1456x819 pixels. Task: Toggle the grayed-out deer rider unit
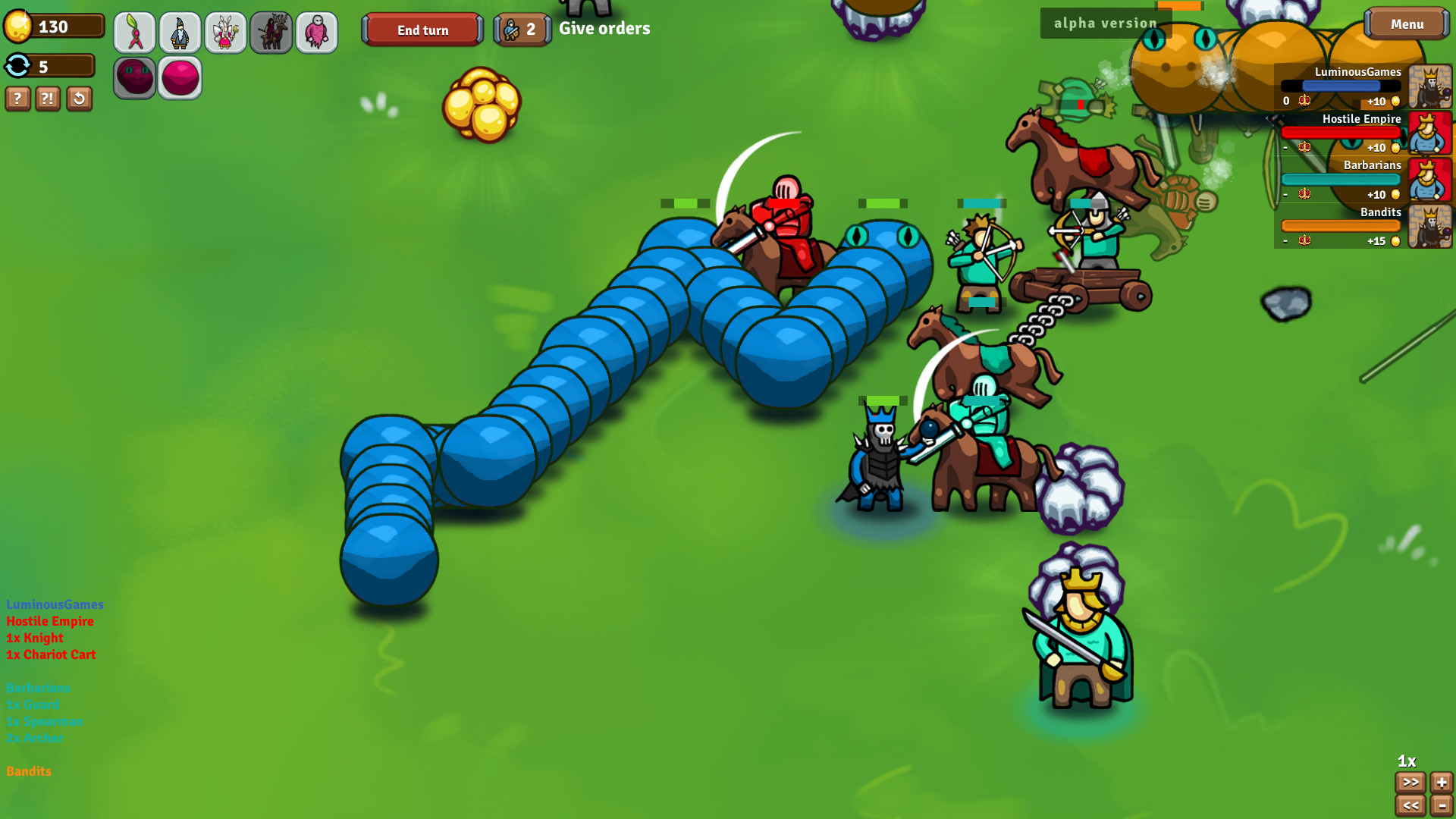coord(271,32)
